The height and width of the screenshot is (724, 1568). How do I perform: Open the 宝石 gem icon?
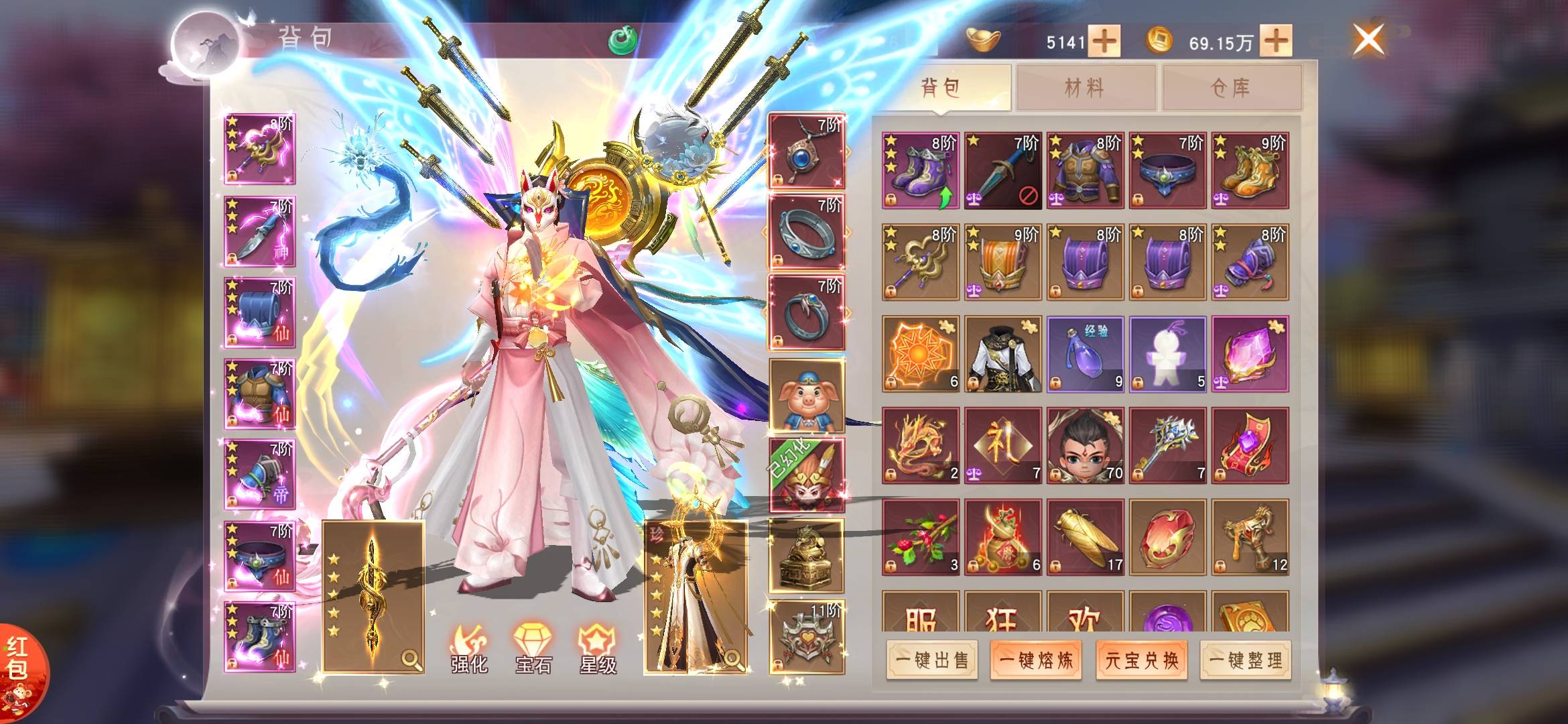[x=533, y=649]
